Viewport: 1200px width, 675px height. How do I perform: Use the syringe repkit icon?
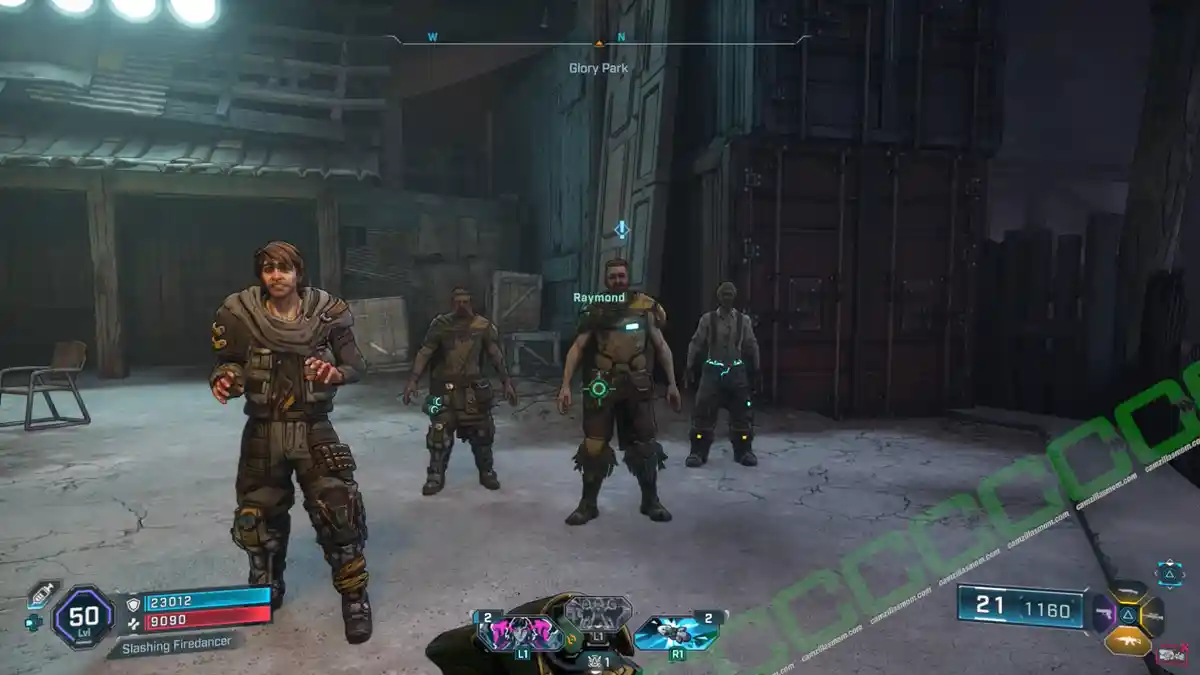pos(42,594)
